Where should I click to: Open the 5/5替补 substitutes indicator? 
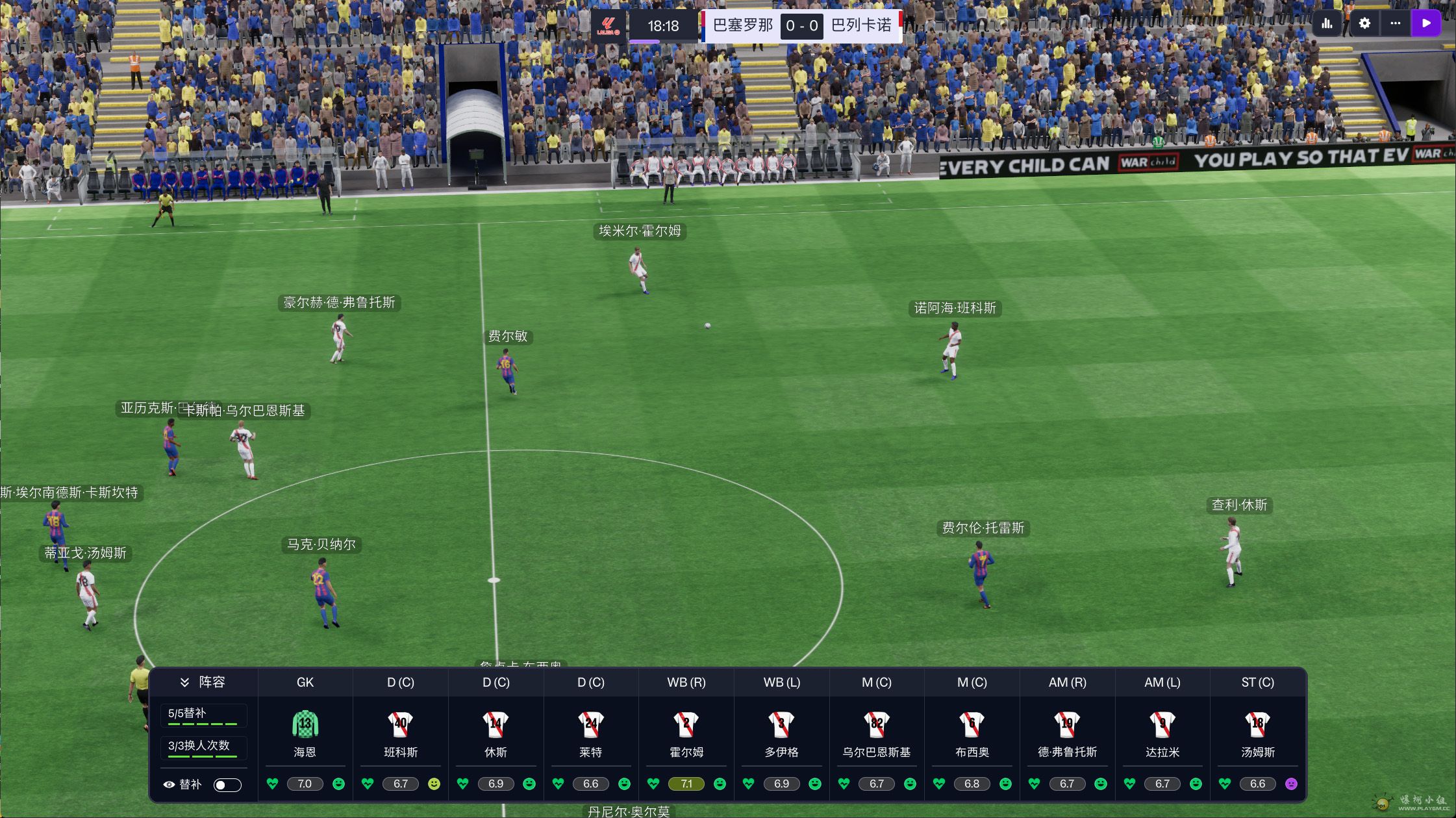pyautogui.click(x=203, y=715)
